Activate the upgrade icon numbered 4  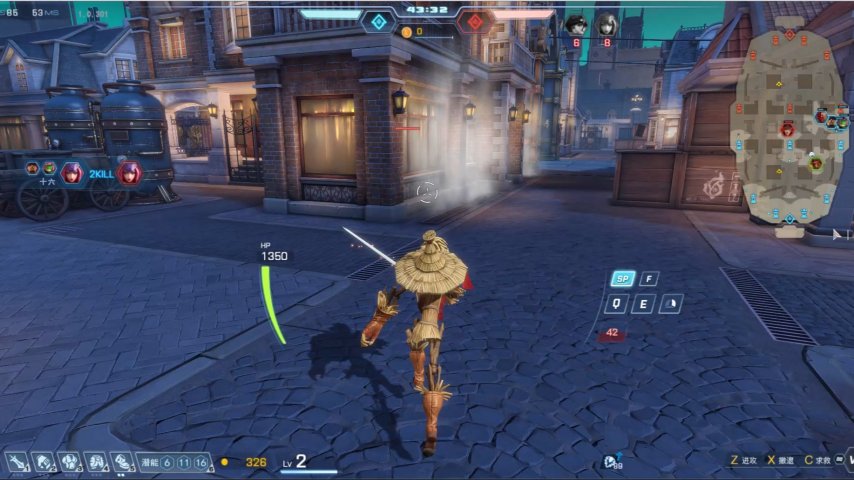[x=96, y=462]
